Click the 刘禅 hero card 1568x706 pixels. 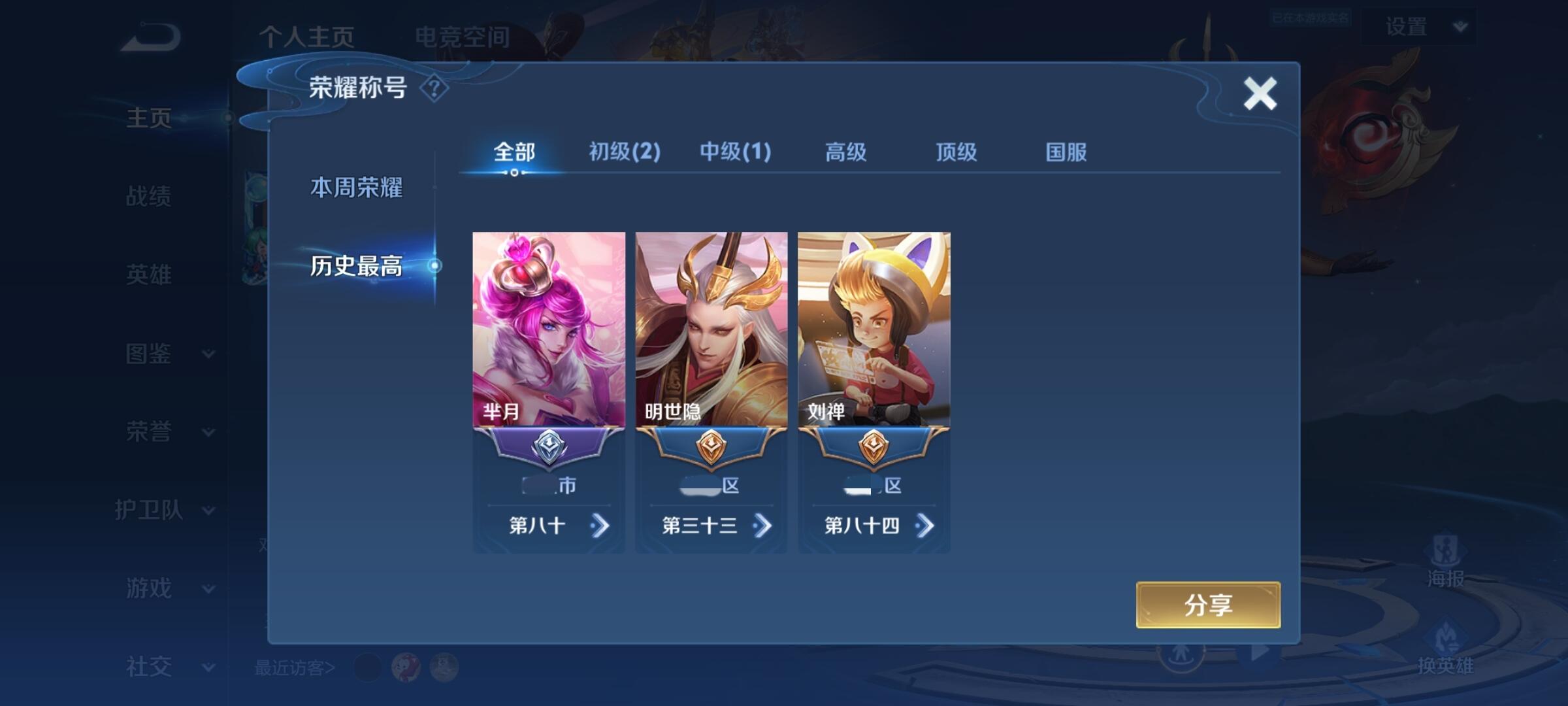click(x=874, y=329)
